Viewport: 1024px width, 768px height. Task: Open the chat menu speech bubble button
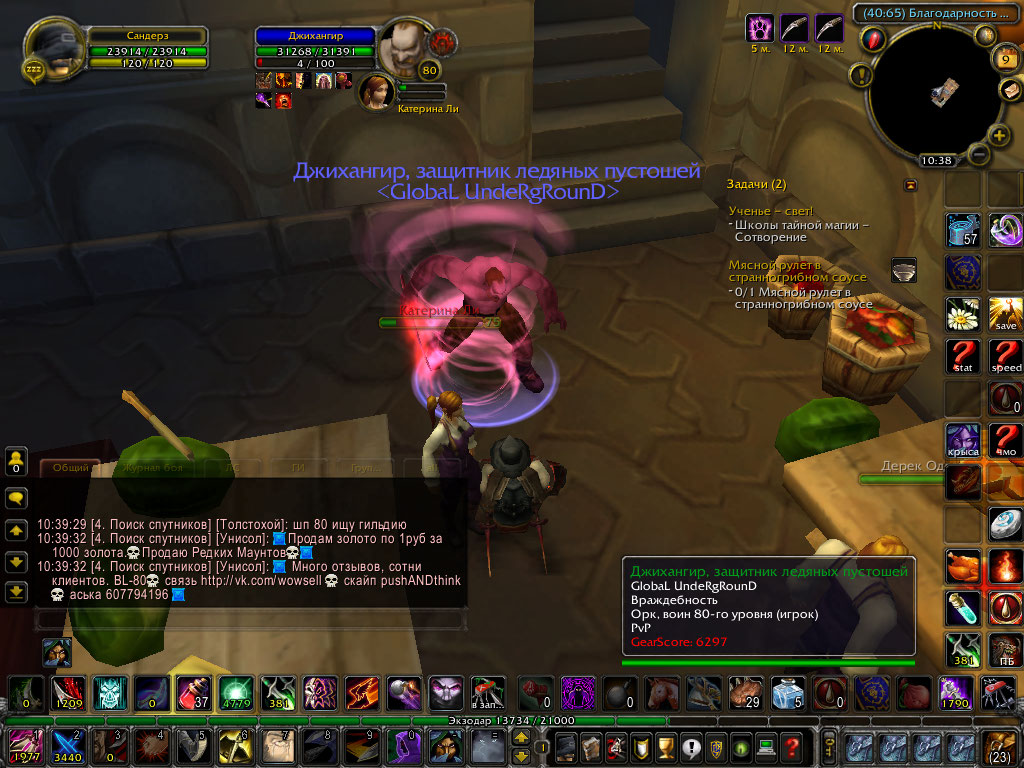[16, 497]
